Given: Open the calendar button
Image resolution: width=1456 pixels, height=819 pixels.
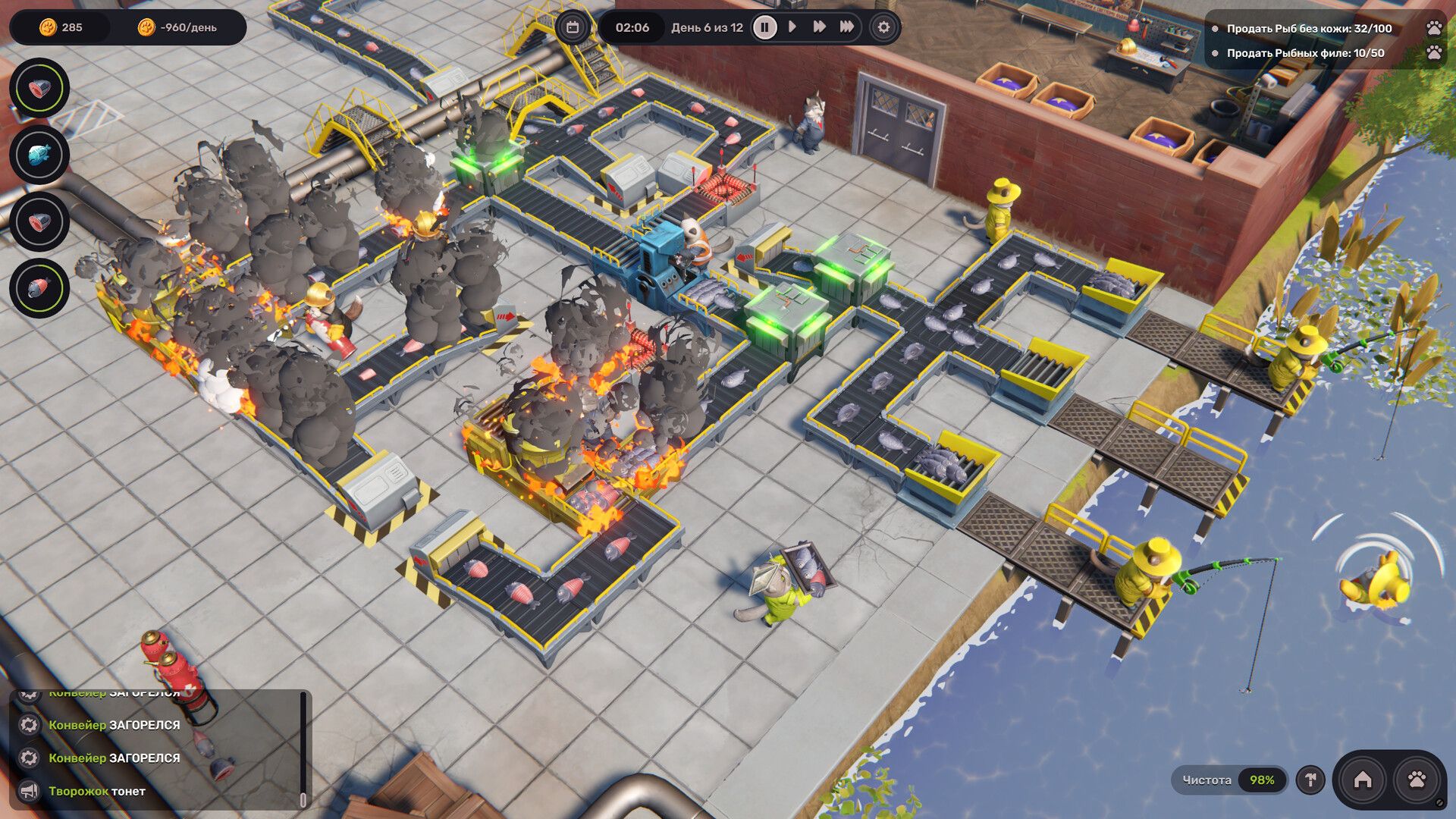Looking at the screenshot, I should coord(573,27).
